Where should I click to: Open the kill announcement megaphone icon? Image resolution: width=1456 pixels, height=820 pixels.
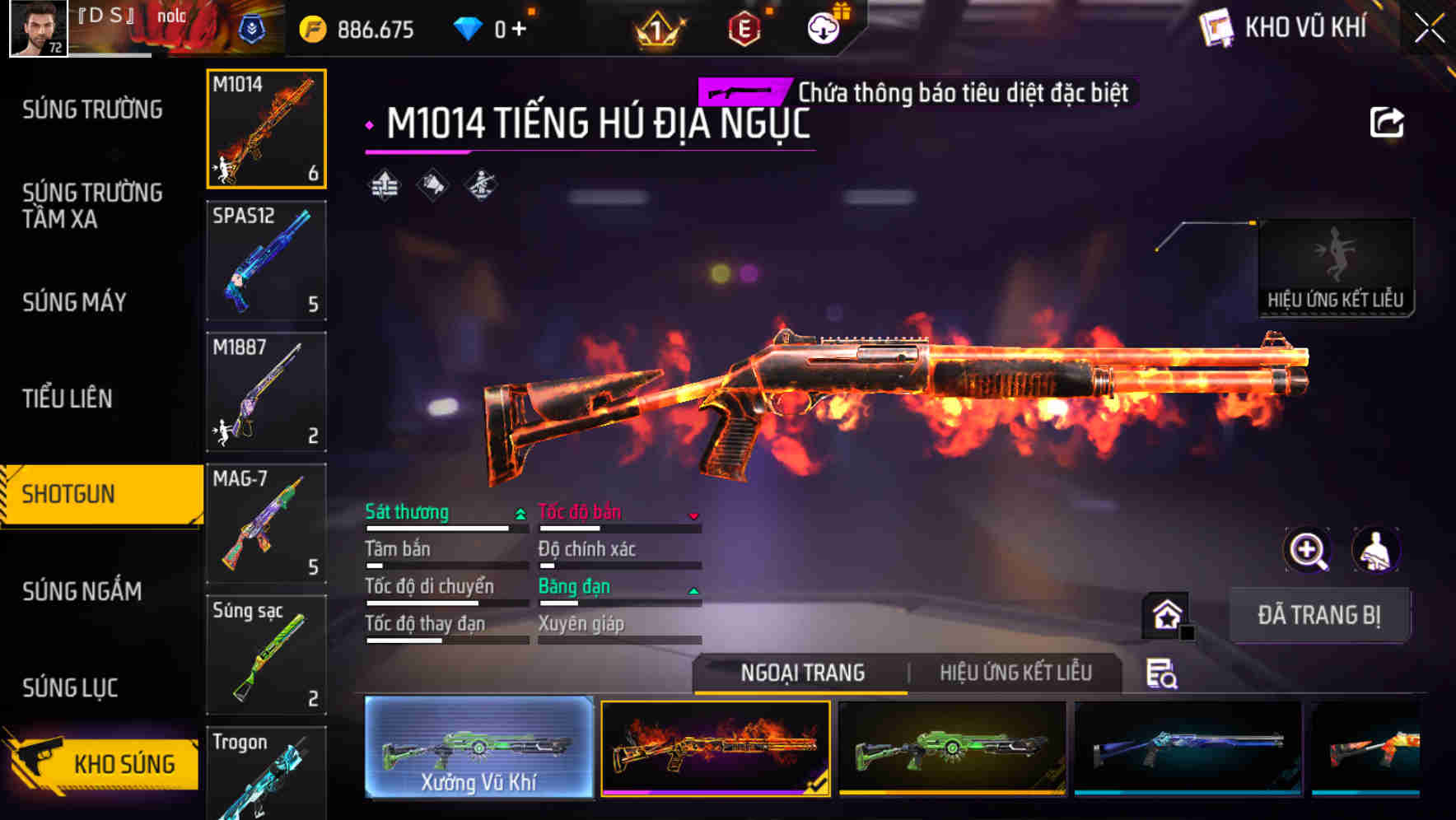point(432,183)
